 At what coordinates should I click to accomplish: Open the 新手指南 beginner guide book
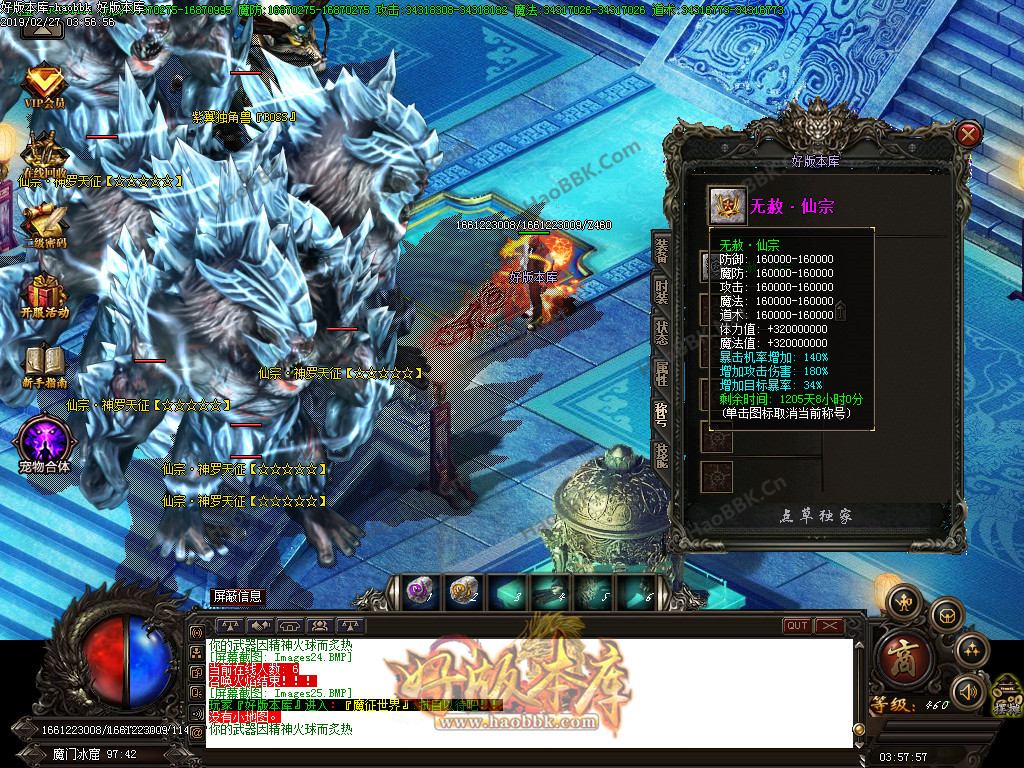coord(44,365)
